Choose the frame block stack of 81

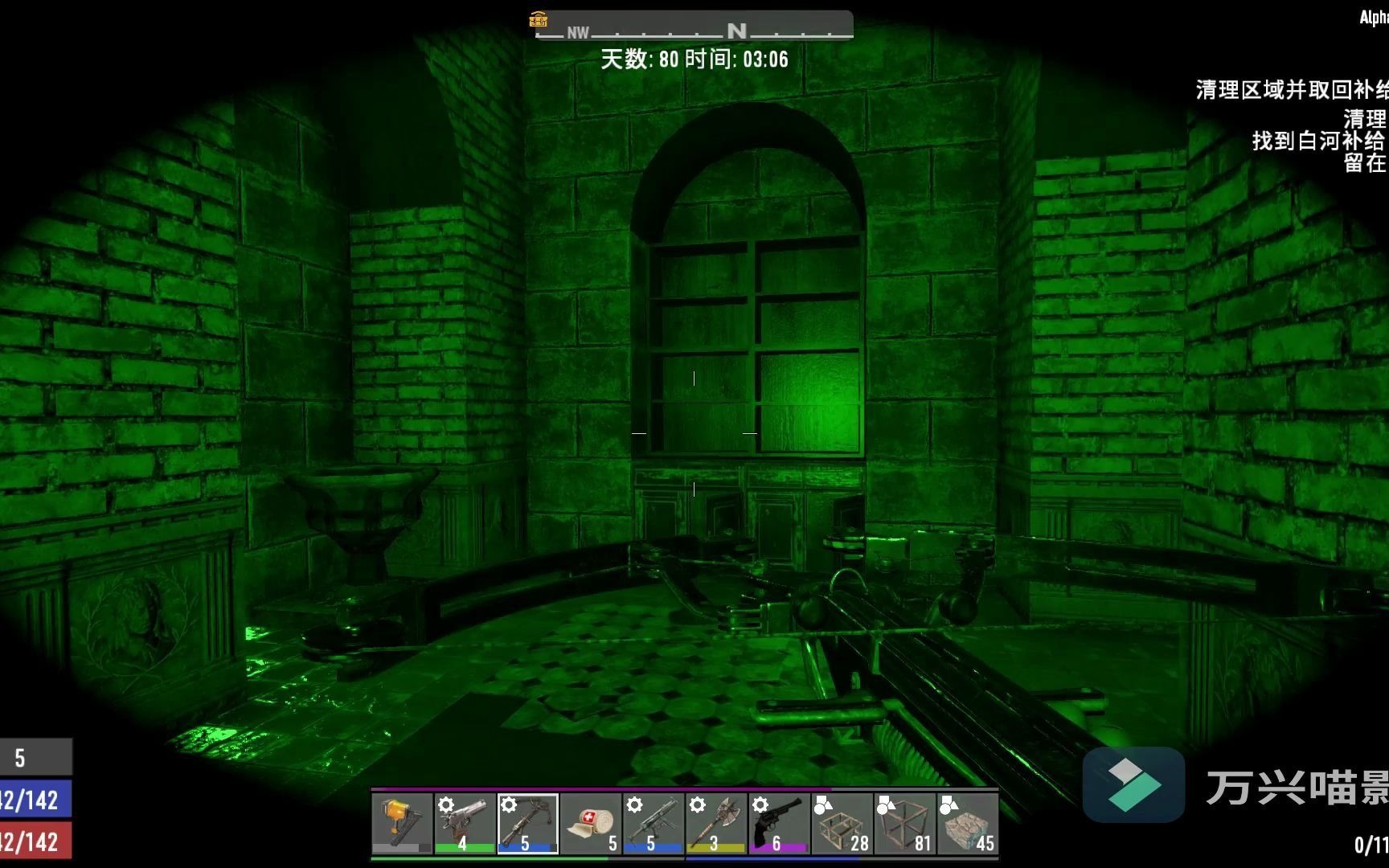pos(904,823)
